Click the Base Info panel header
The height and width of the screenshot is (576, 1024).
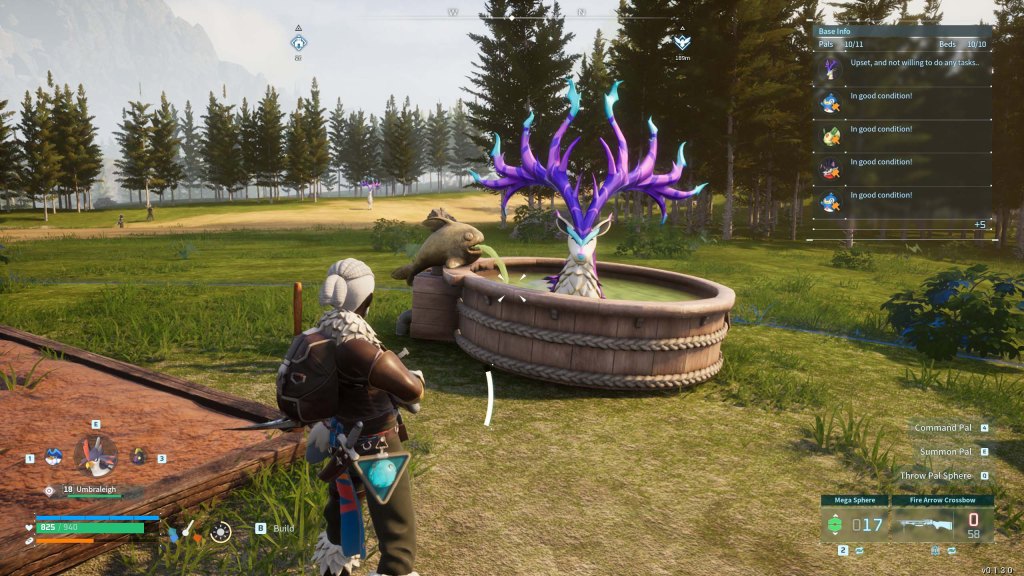[x=902, y=31]
